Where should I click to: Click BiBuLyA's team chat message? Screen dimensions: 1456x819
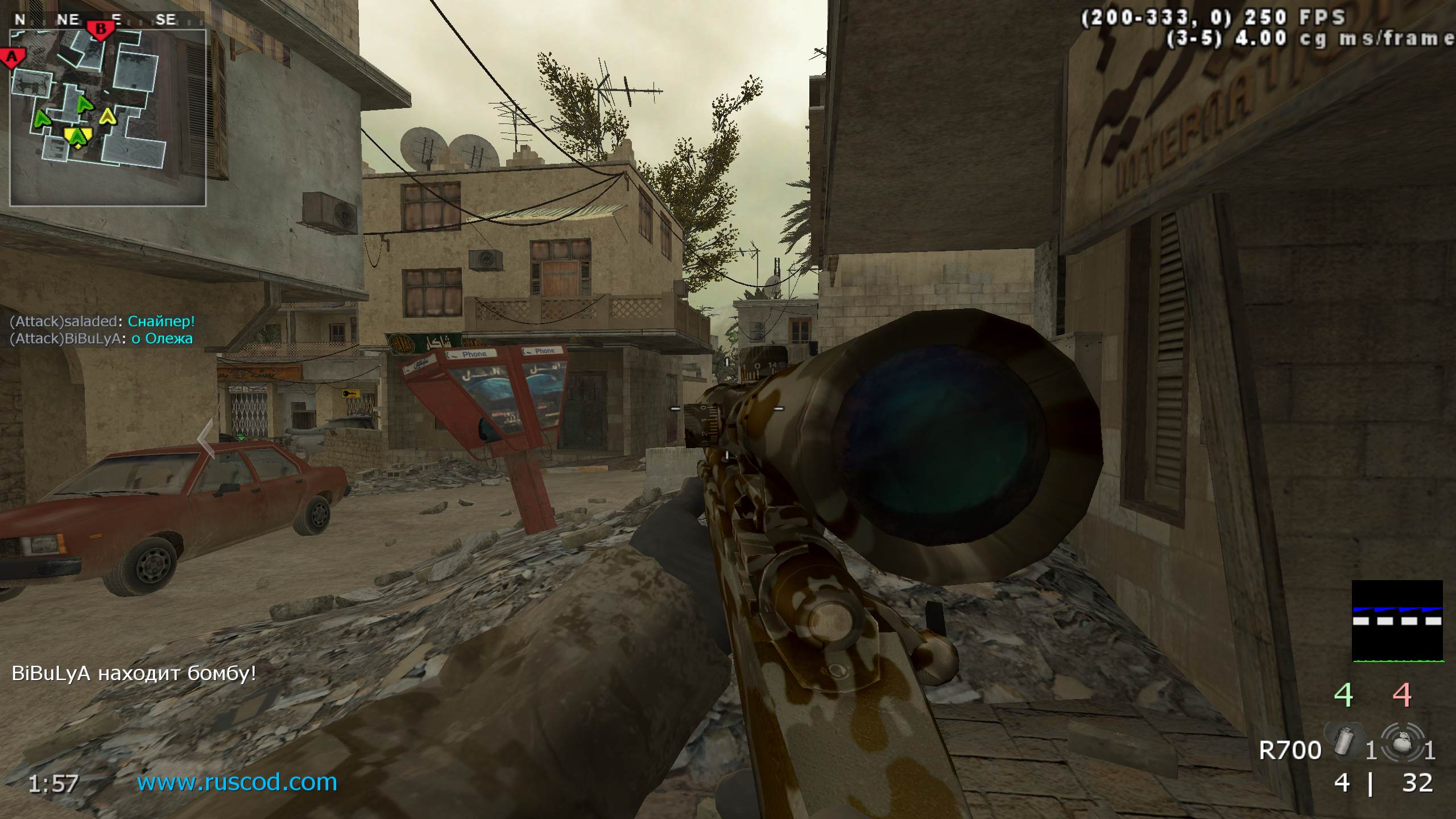101,339
